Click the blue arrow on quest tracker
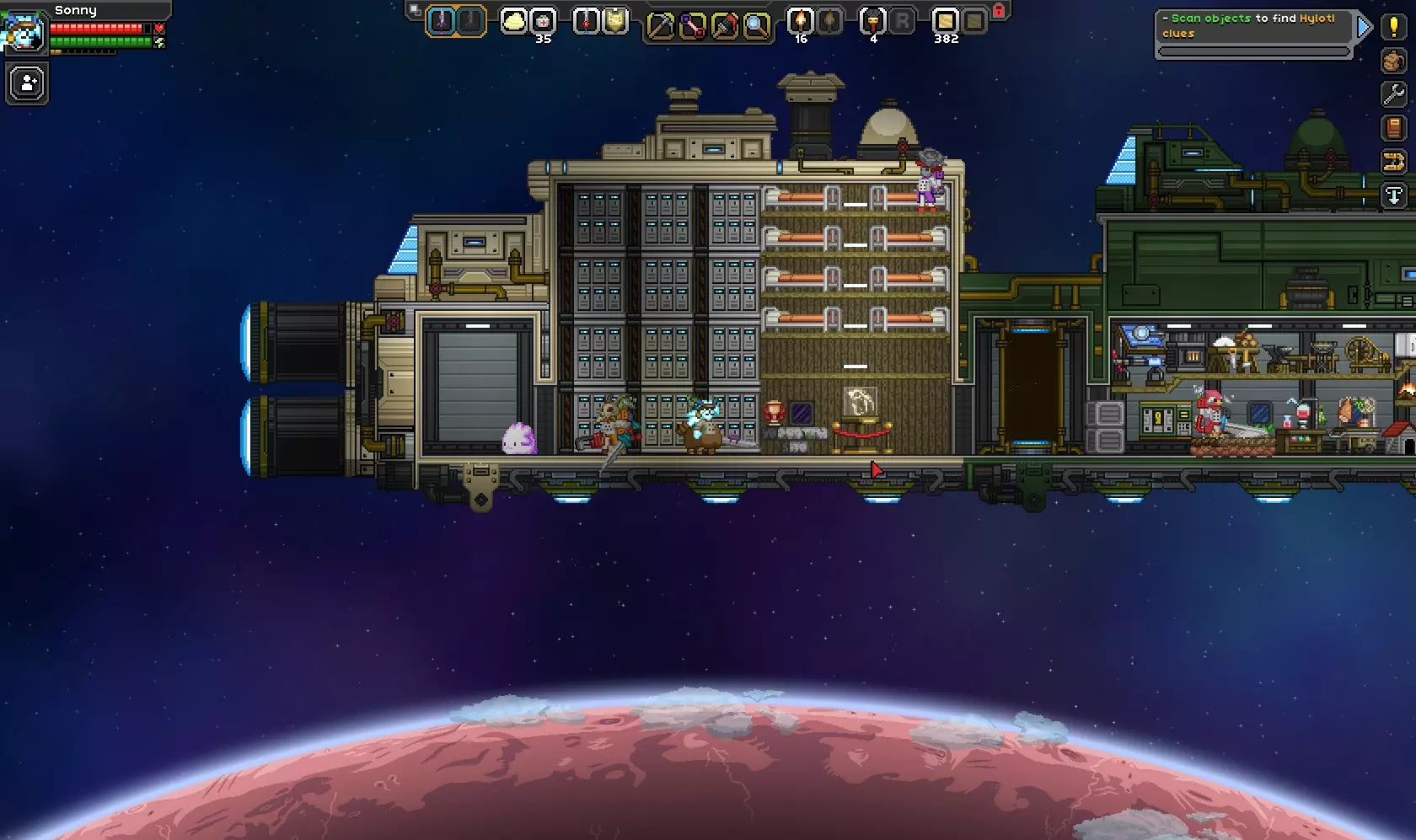This screenshot has height=840, width=1416. 1363,28
